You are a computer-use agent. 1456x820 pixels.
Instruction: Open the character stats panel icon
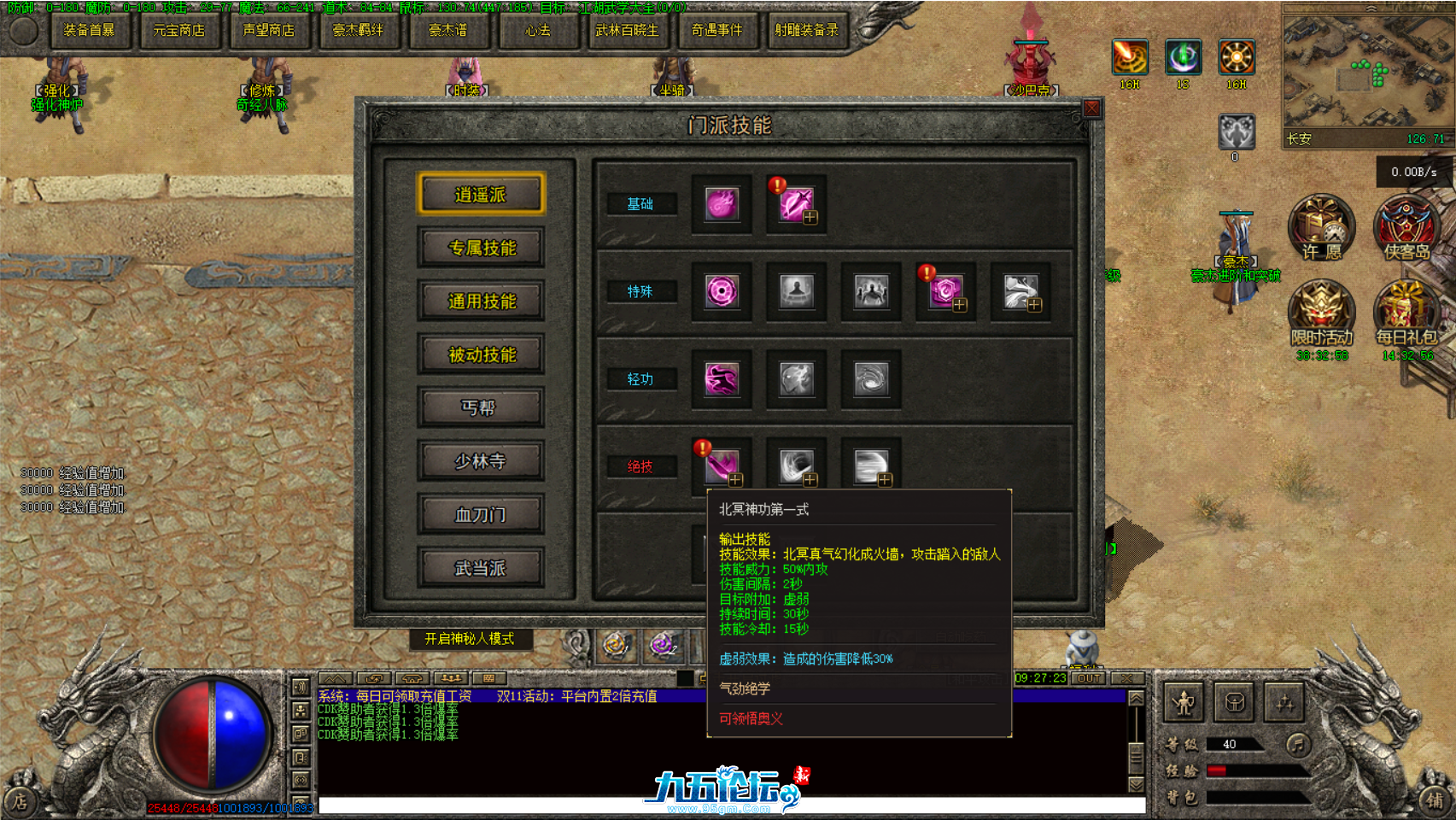pyautogui.click(x=1183, y=702)
